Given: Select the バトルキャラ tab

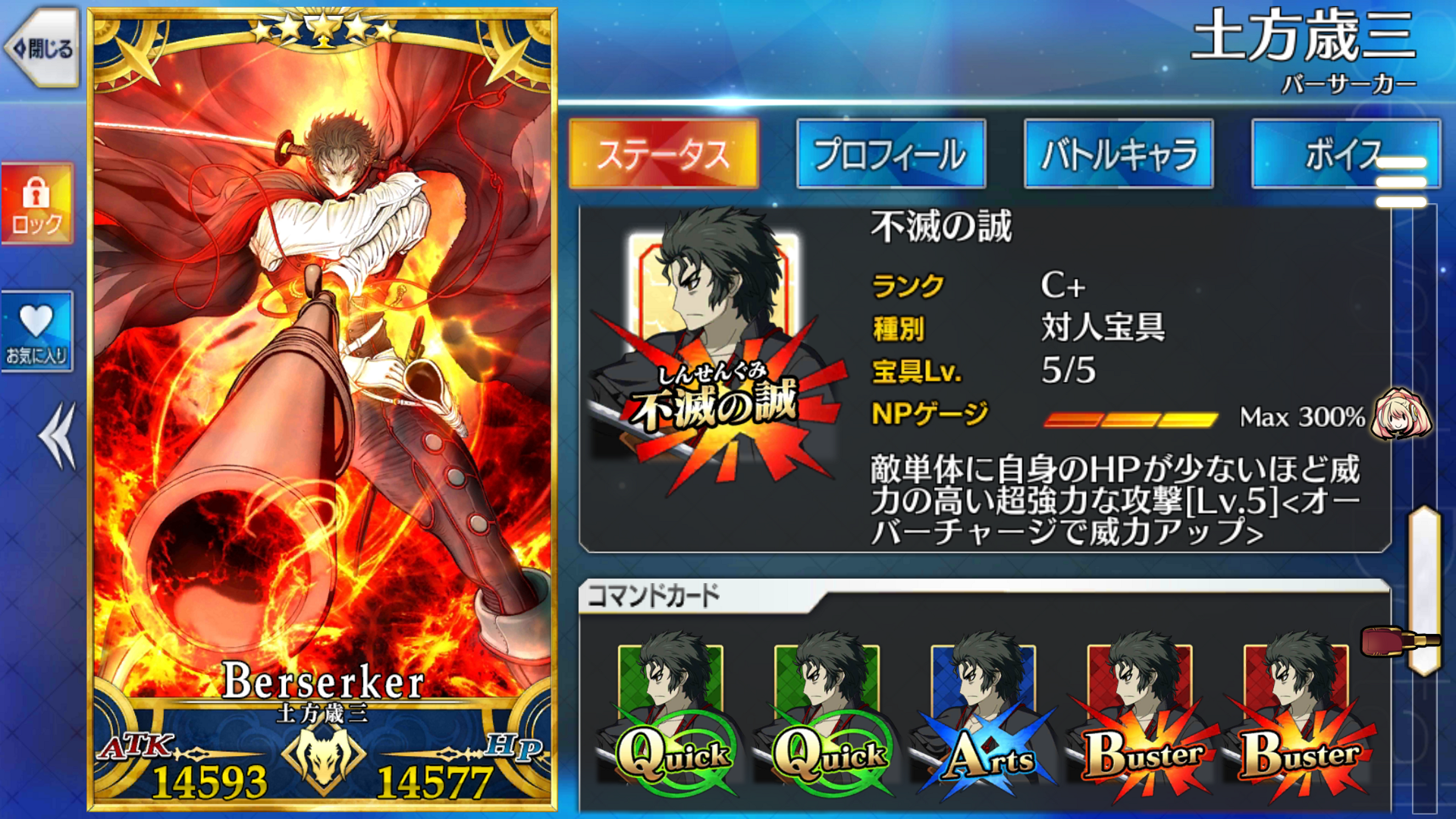Looking at the screenshot, I should [1119, 154].
